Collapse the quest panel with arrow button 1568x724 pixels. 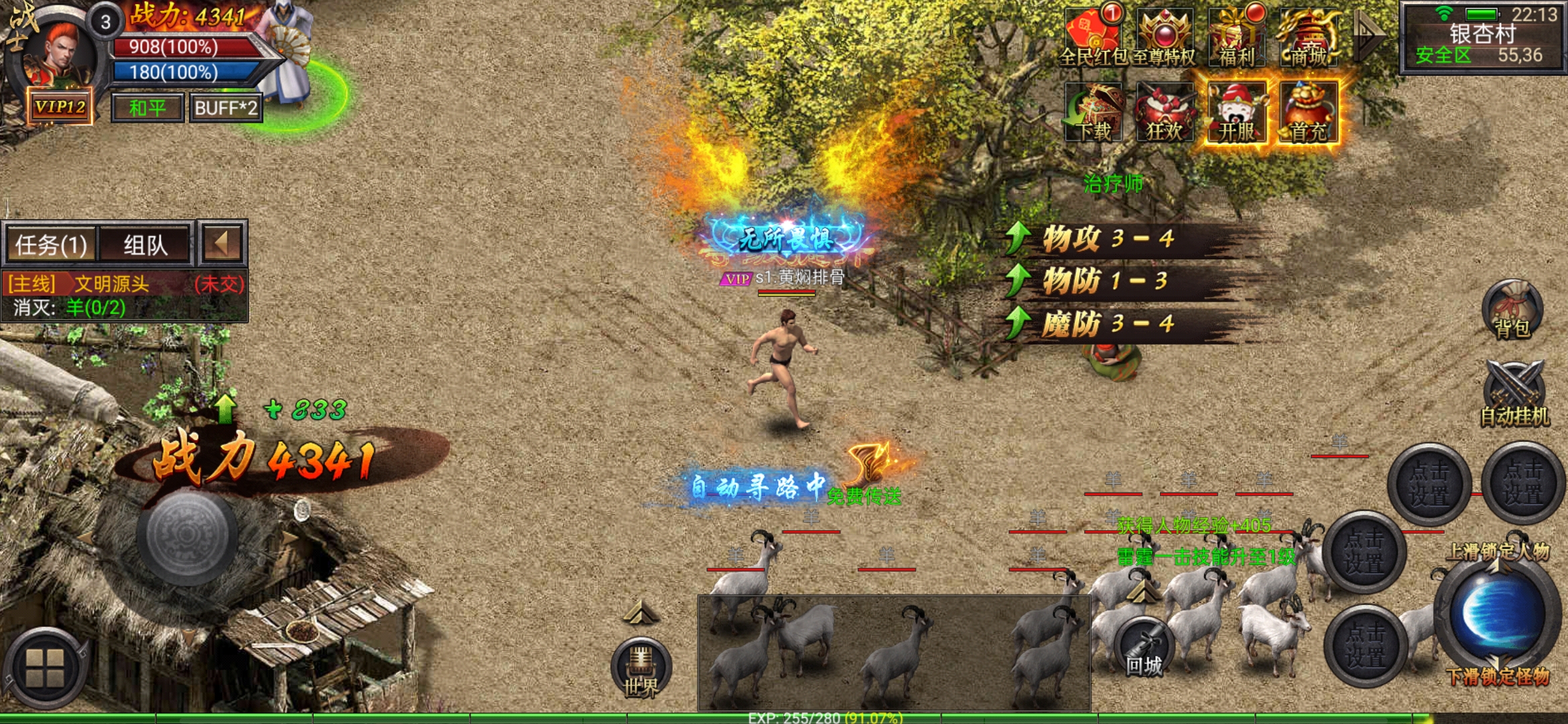222,243
